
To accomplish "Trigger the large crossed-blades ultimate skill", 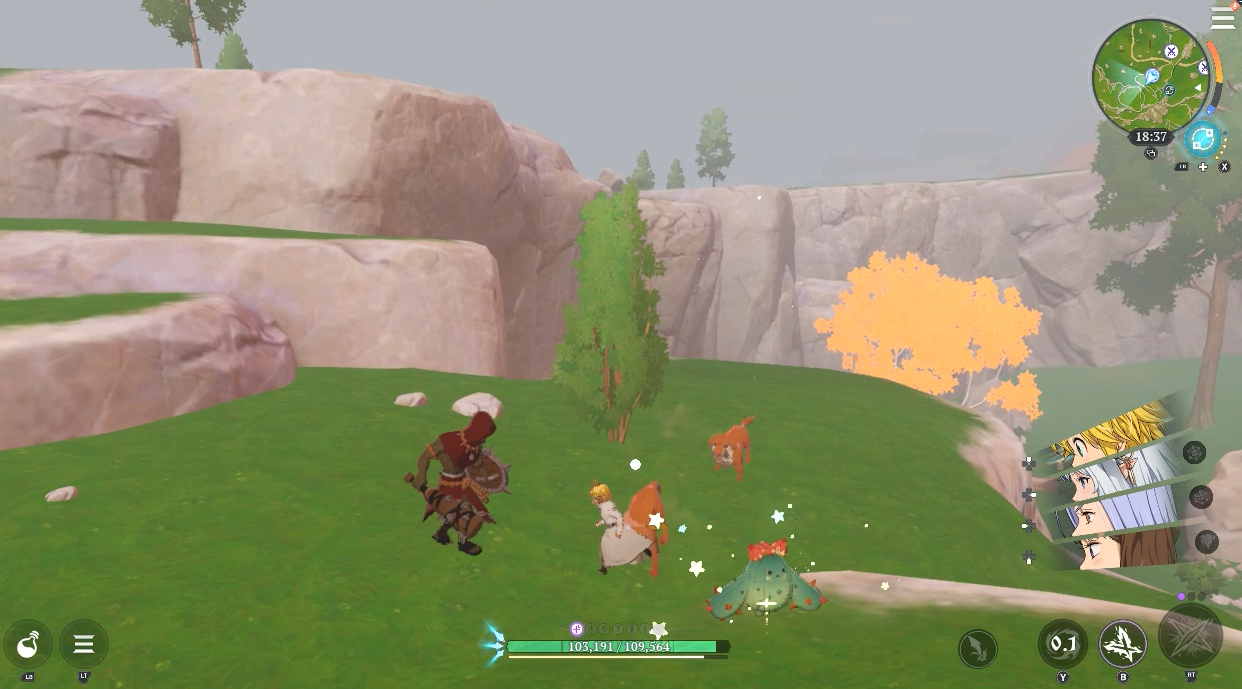I will pyautogui.click(x=1190, y=635).
